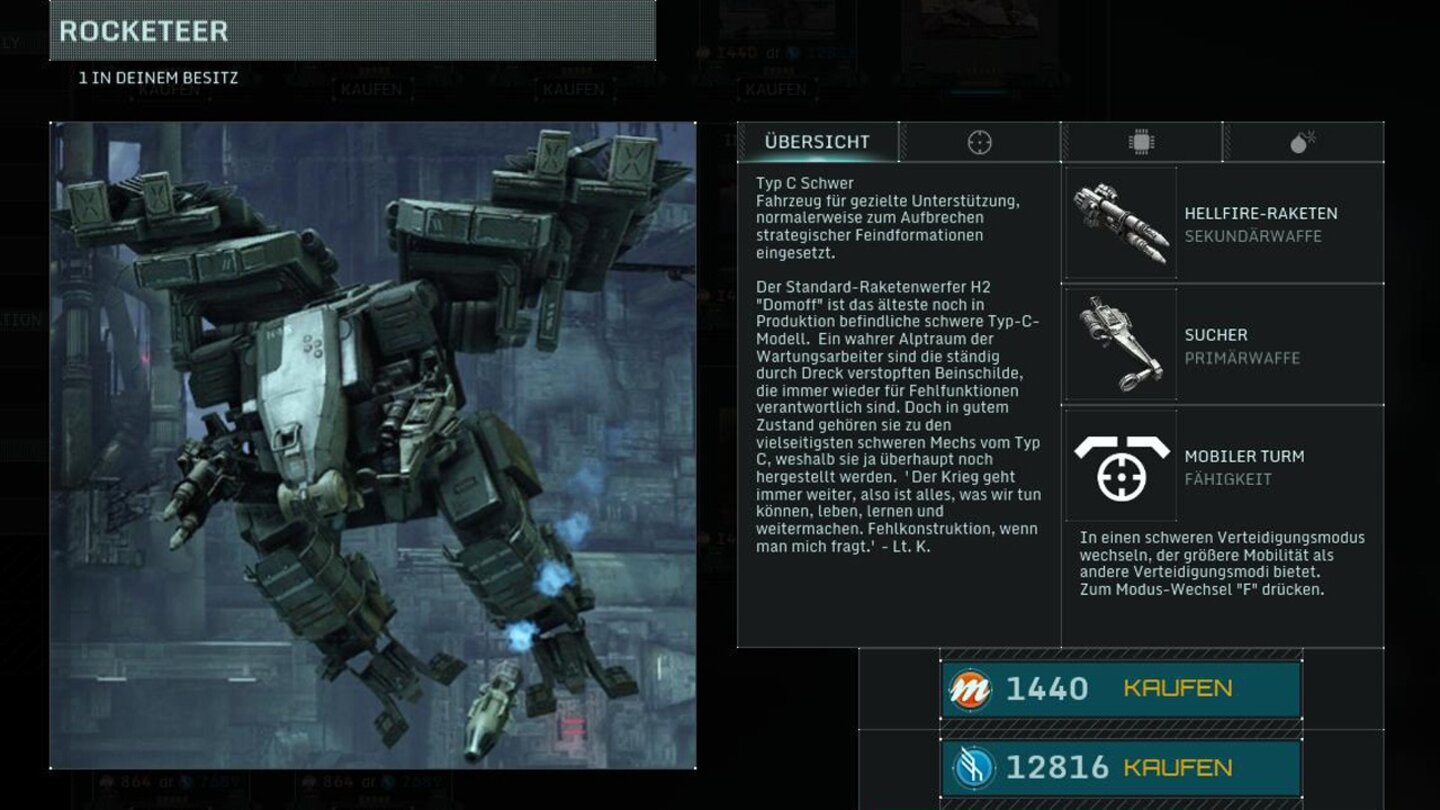Open the tab immediately right of ÜBERSICHT
This screenshot has height=810, width=1440.
click(x=980, y=142)
